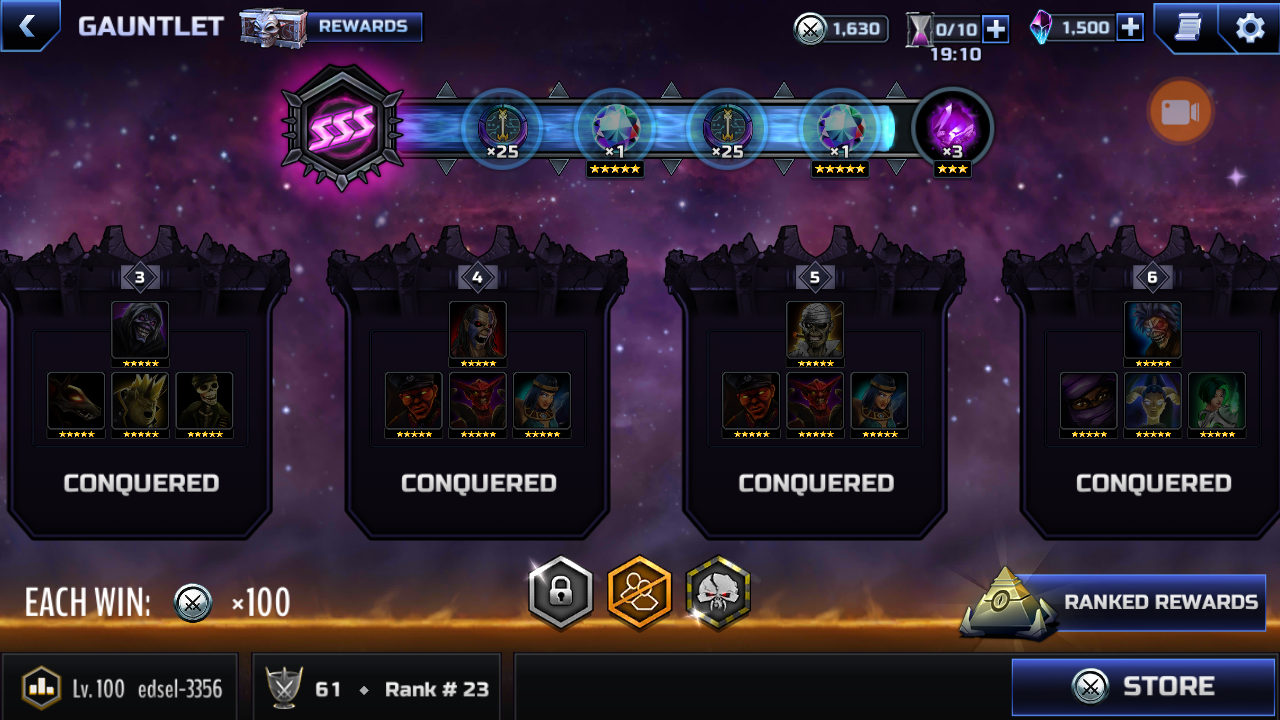Add more hourglass energy with plus
1280x720 pixels.
click(995, 29)
